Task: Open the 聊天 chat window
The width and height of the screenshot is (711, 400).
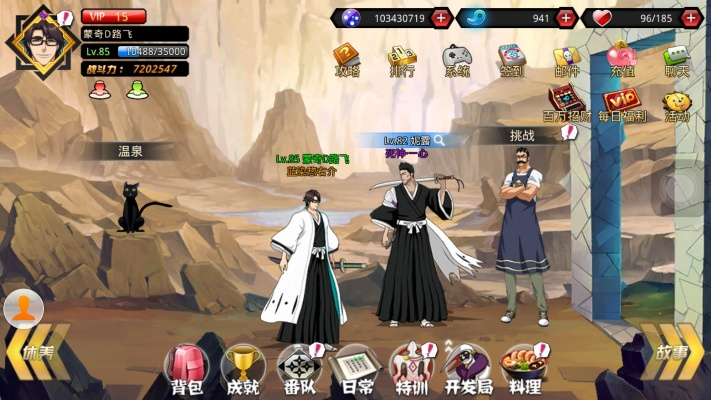Action: click(677, 59)
